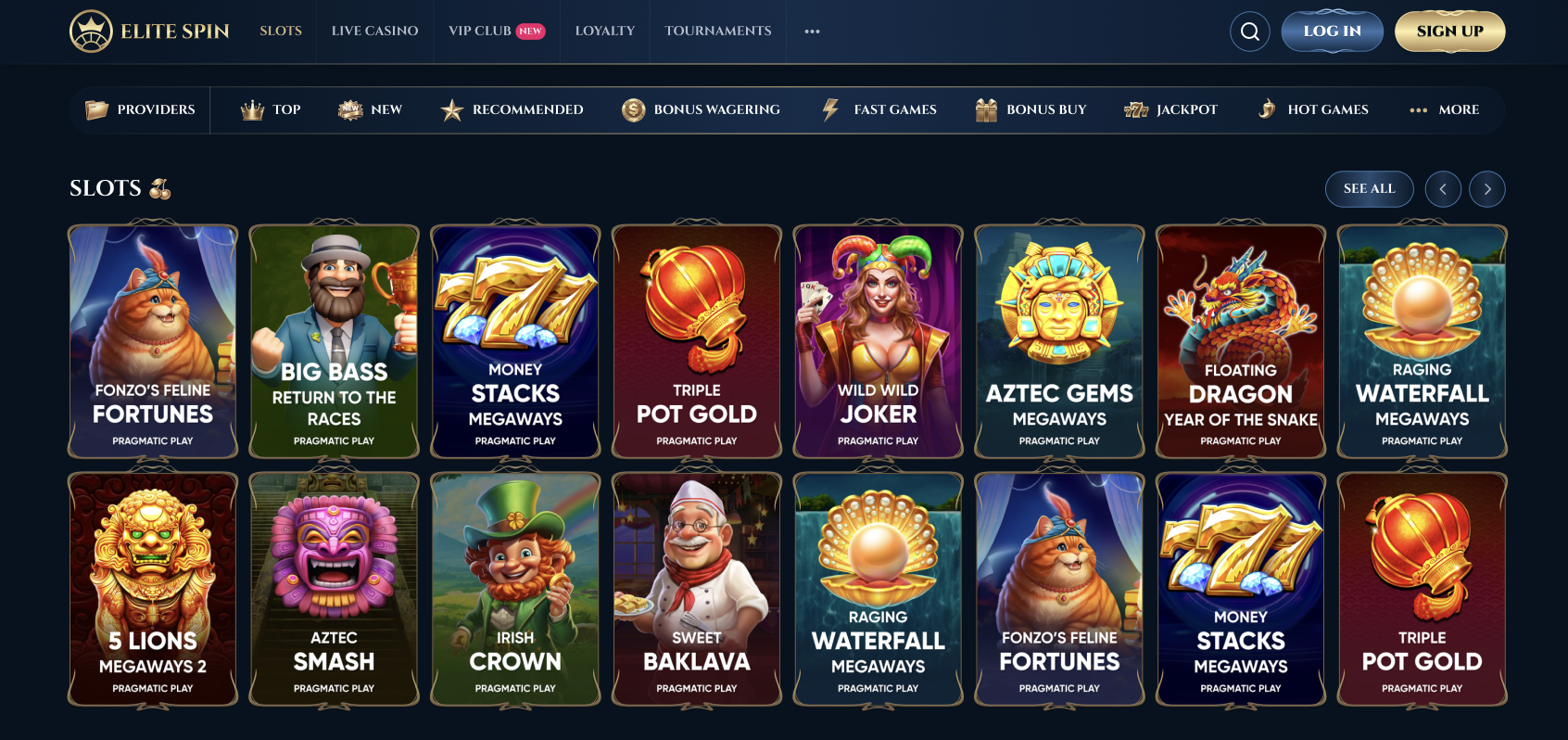This screenshot has height=740, width=1568.
Task: Switch to the LIVE CASINO section
Action: tap(374, 31)
